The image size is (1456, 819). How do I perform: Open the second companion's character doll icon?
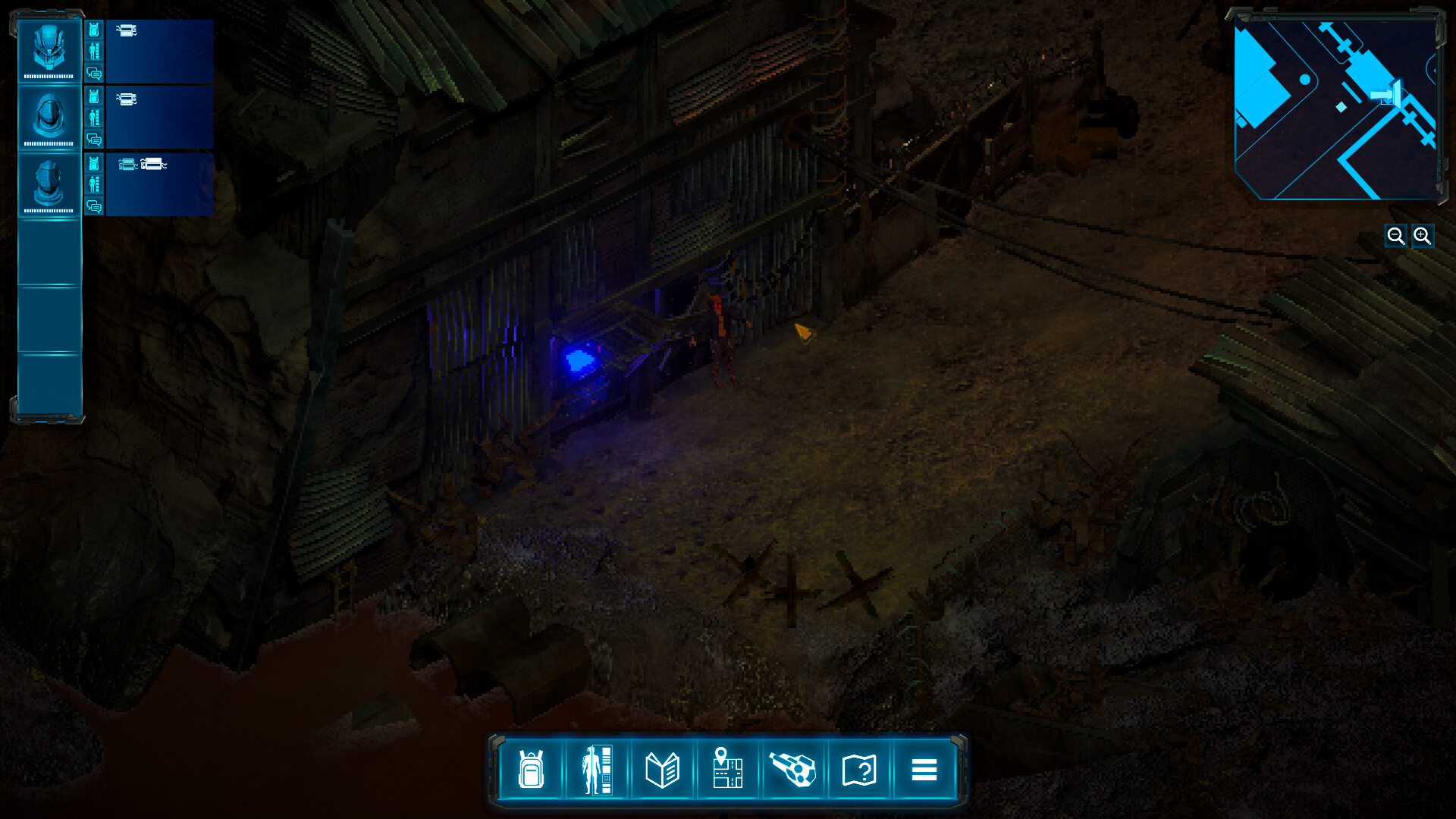pyautogui.click(x=94, y=118)
